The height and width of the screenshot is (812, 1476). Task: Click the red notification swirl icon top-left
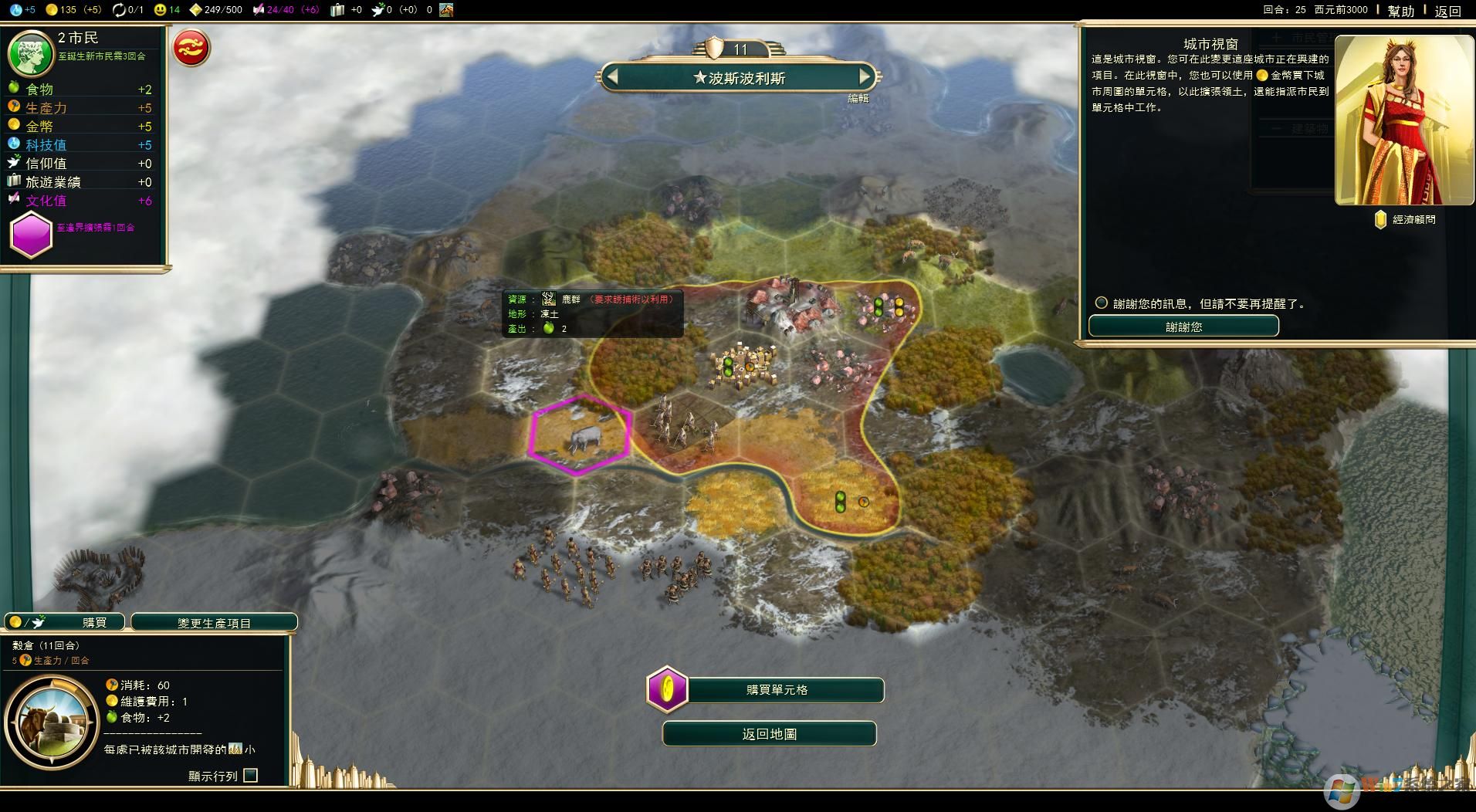191,47
